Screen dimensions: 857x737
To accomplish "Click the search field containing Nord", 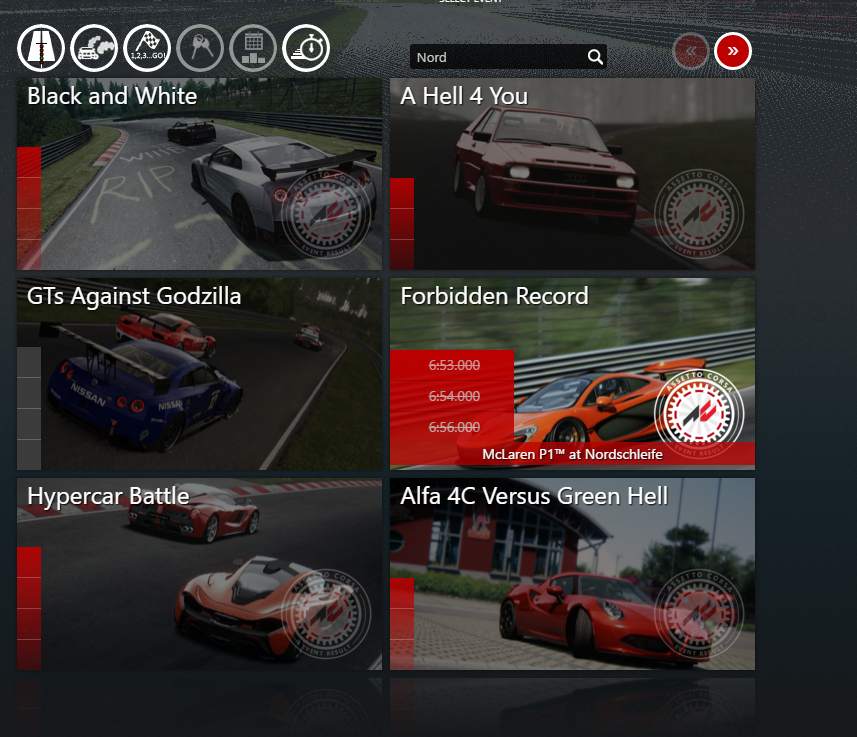I will 497,57.
